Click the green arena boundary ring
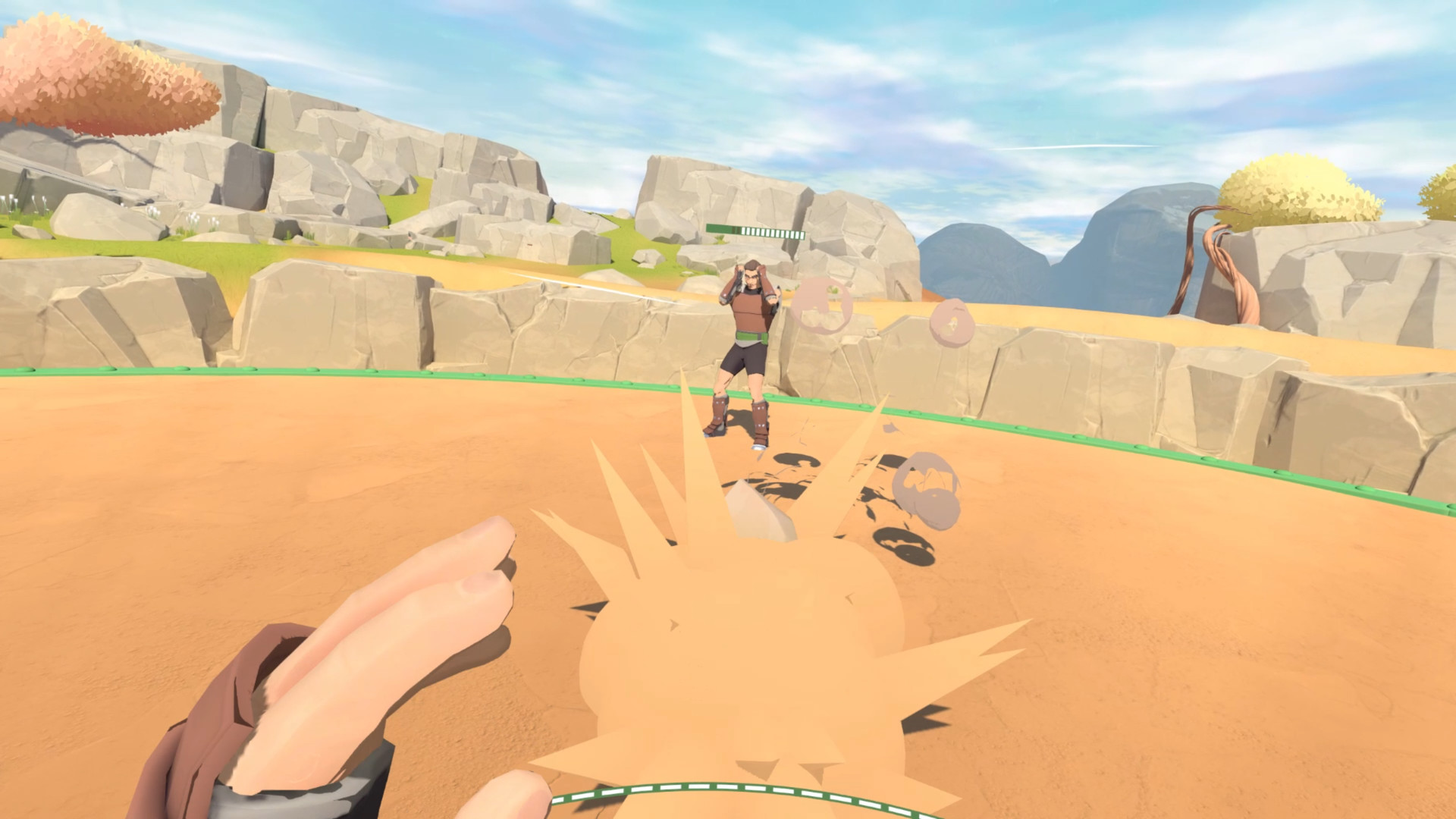Viewport: 1456px width, 819px height. click(303, 373)
